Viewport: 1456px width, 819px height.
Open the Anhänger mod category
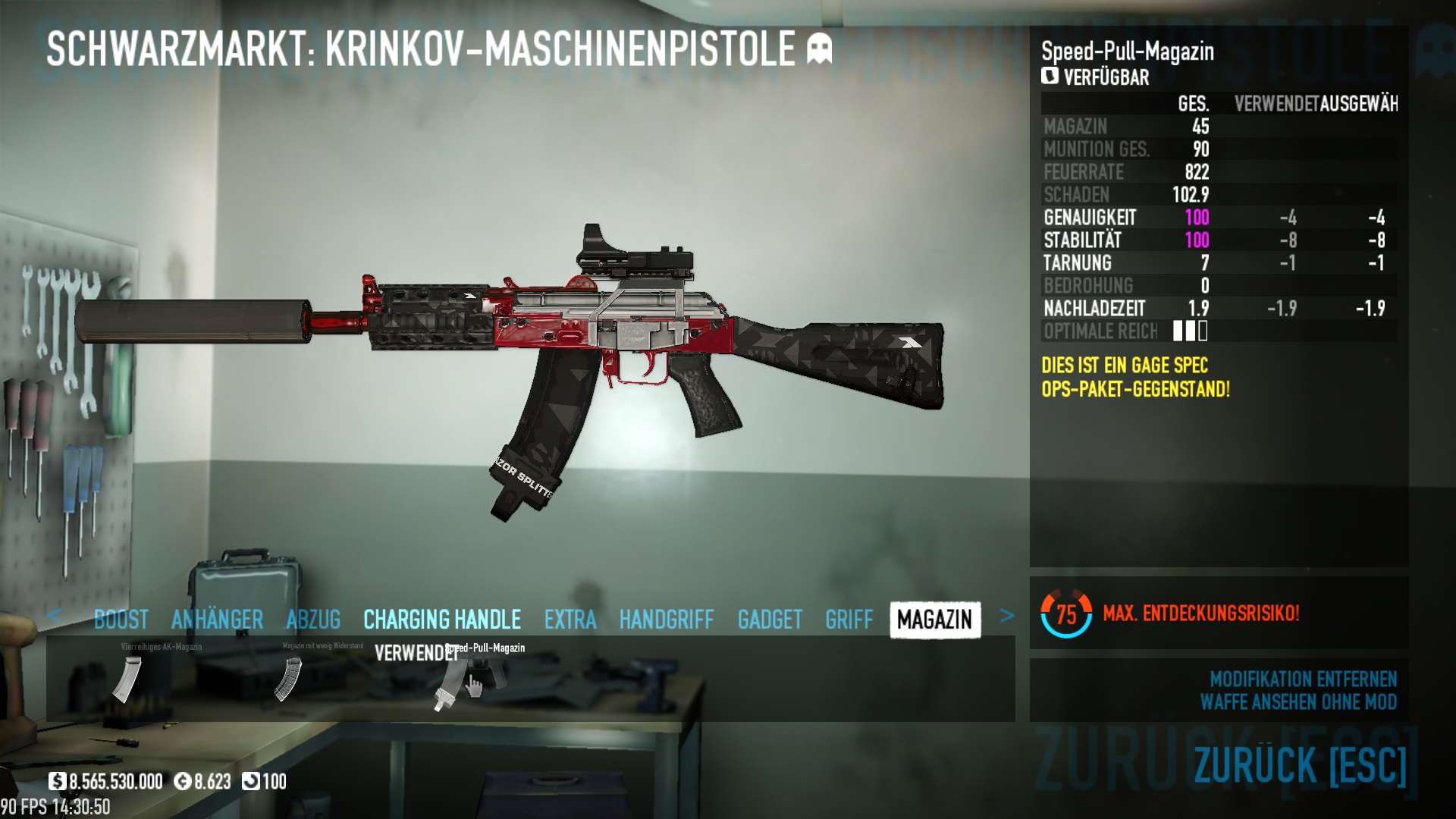(x=217, y=620)
